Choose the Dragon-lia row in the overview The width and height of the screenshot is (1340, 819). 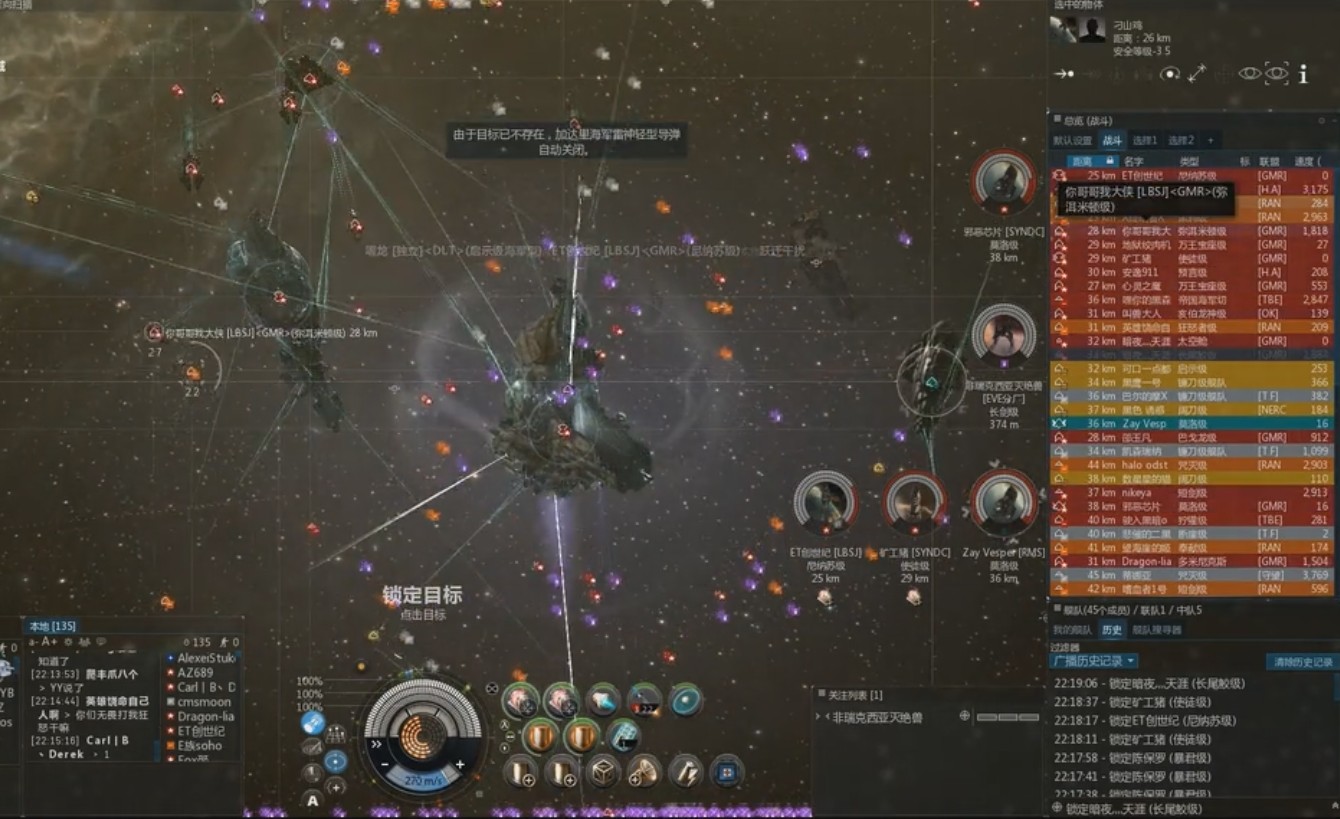(1145, 562)
